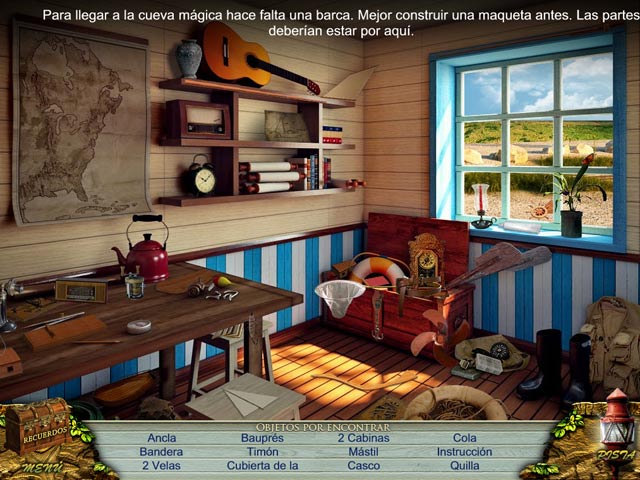This screenshot has height=480, width=640.
Task: Choose the Mástil list entry
Action: pyautogui.click(x=363, y=451)
